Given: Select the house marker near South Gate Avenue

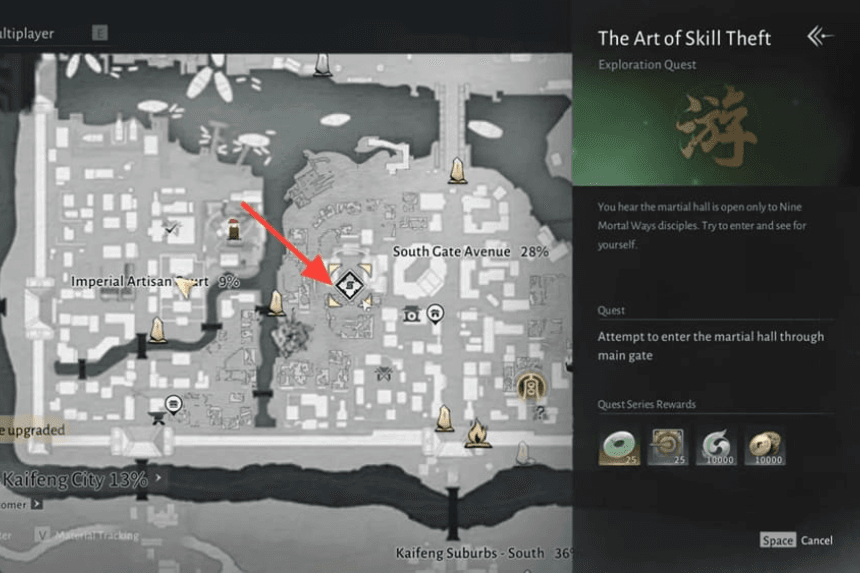Looking at the screenshot, I should coord(436,315).
